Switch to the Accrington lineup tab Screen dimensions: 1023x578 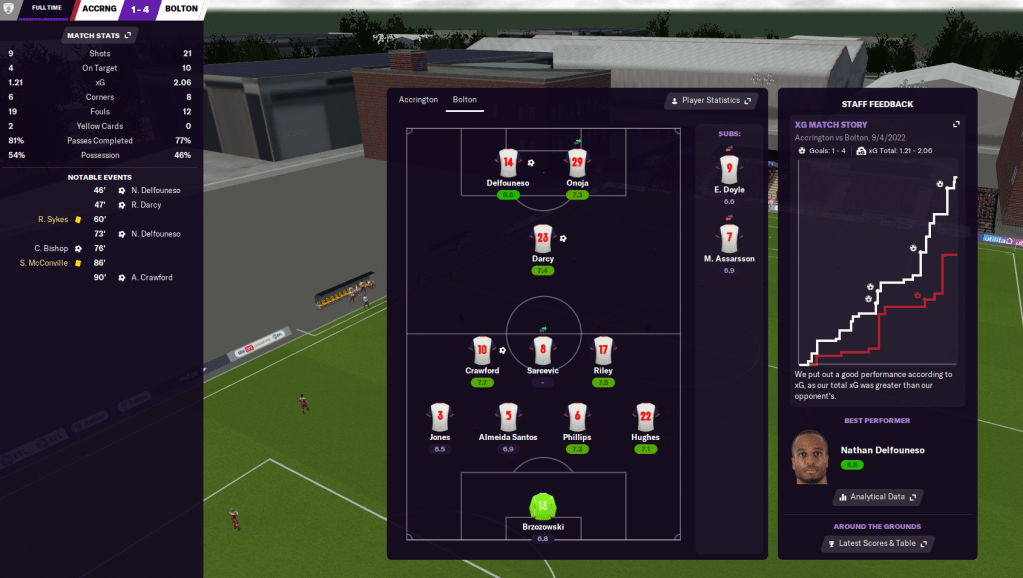tap(418, 100)
